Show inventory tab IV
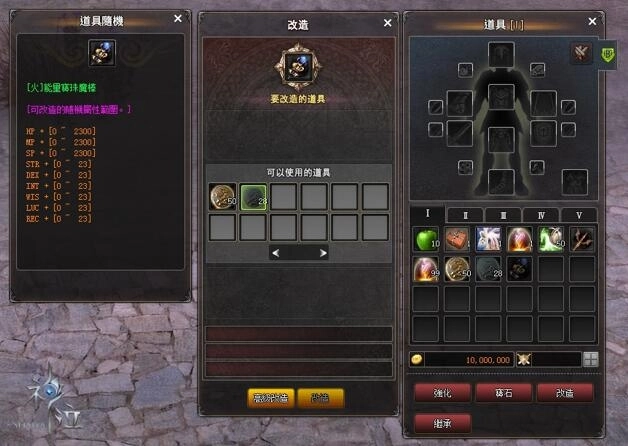The height and width of the screenshot is (446, 628). 542,215
